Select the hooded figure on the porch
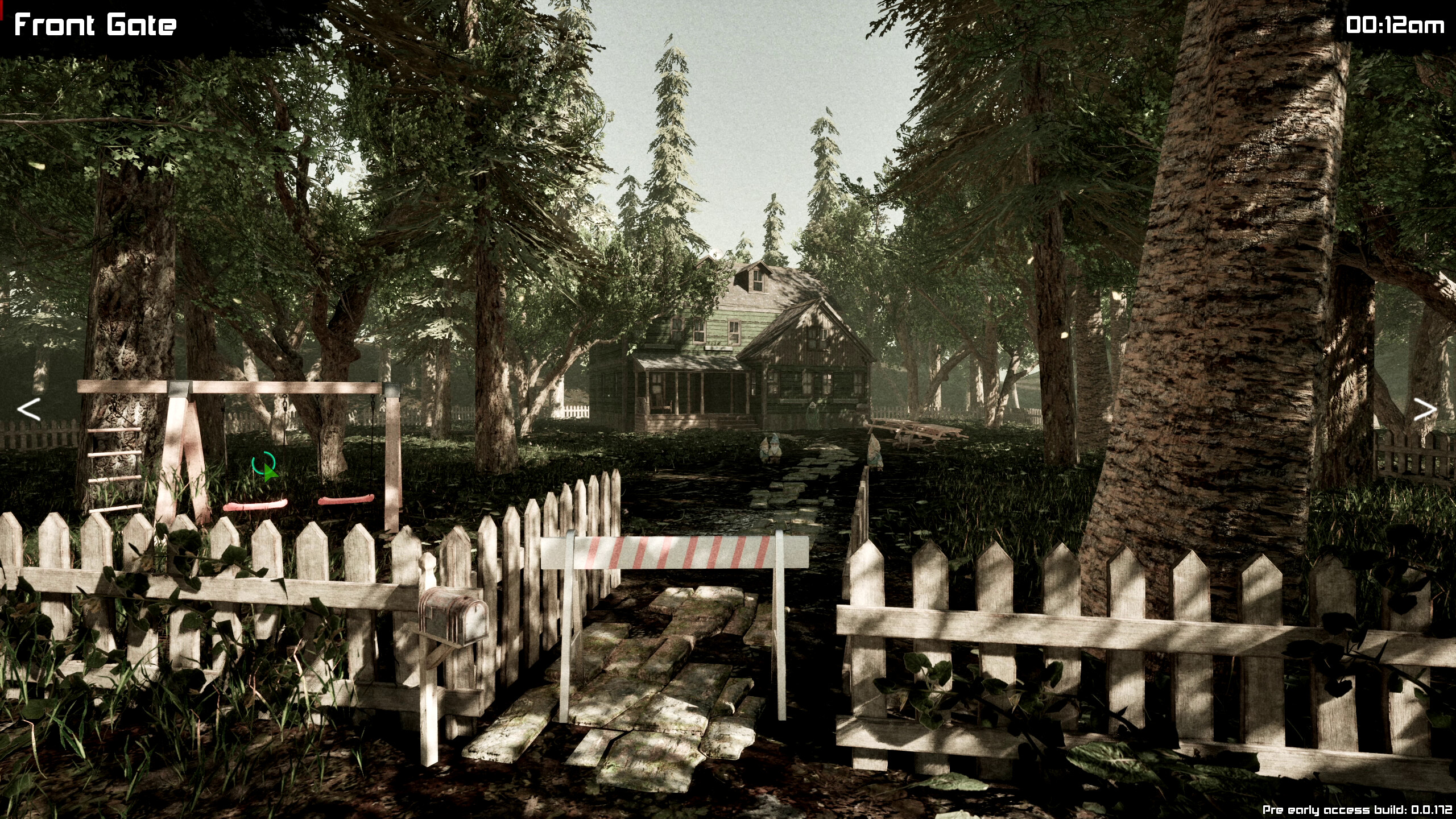Screen dimensions: 1456x819 813,412
